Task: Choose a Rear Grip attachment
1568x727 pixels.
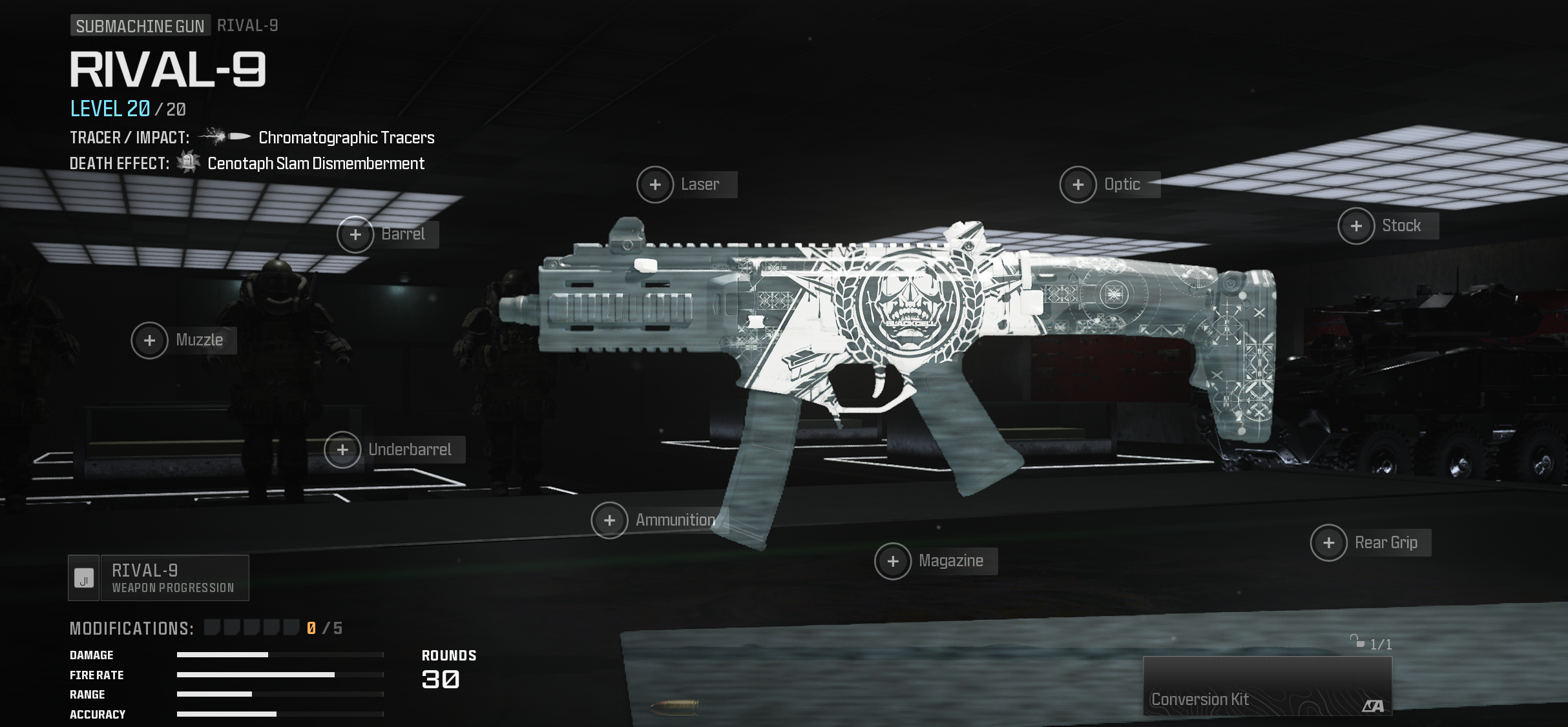Action: click(x=1329, y=544)
